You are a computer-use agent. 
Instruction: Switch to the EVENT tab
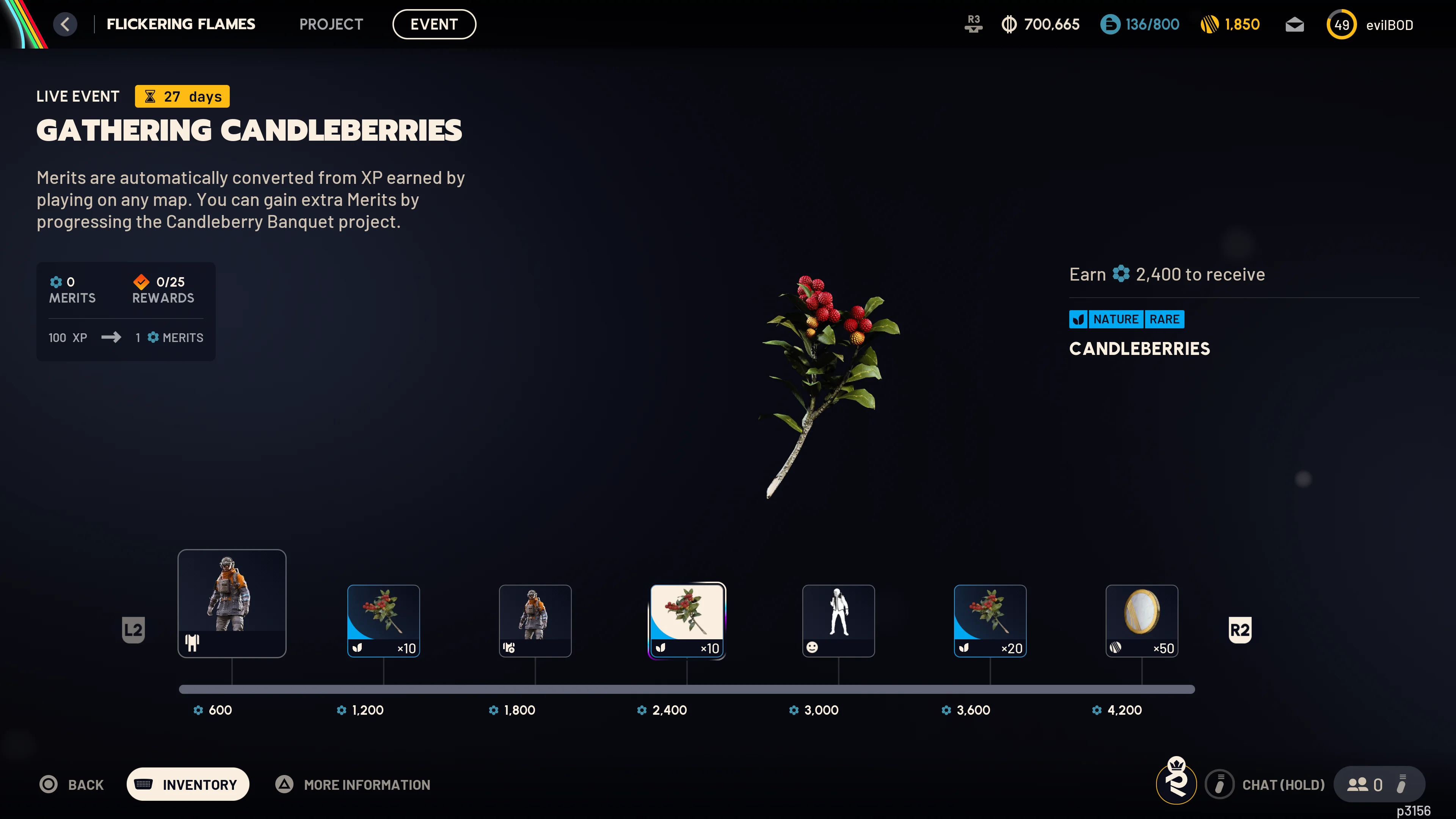(x=434, y=24)
